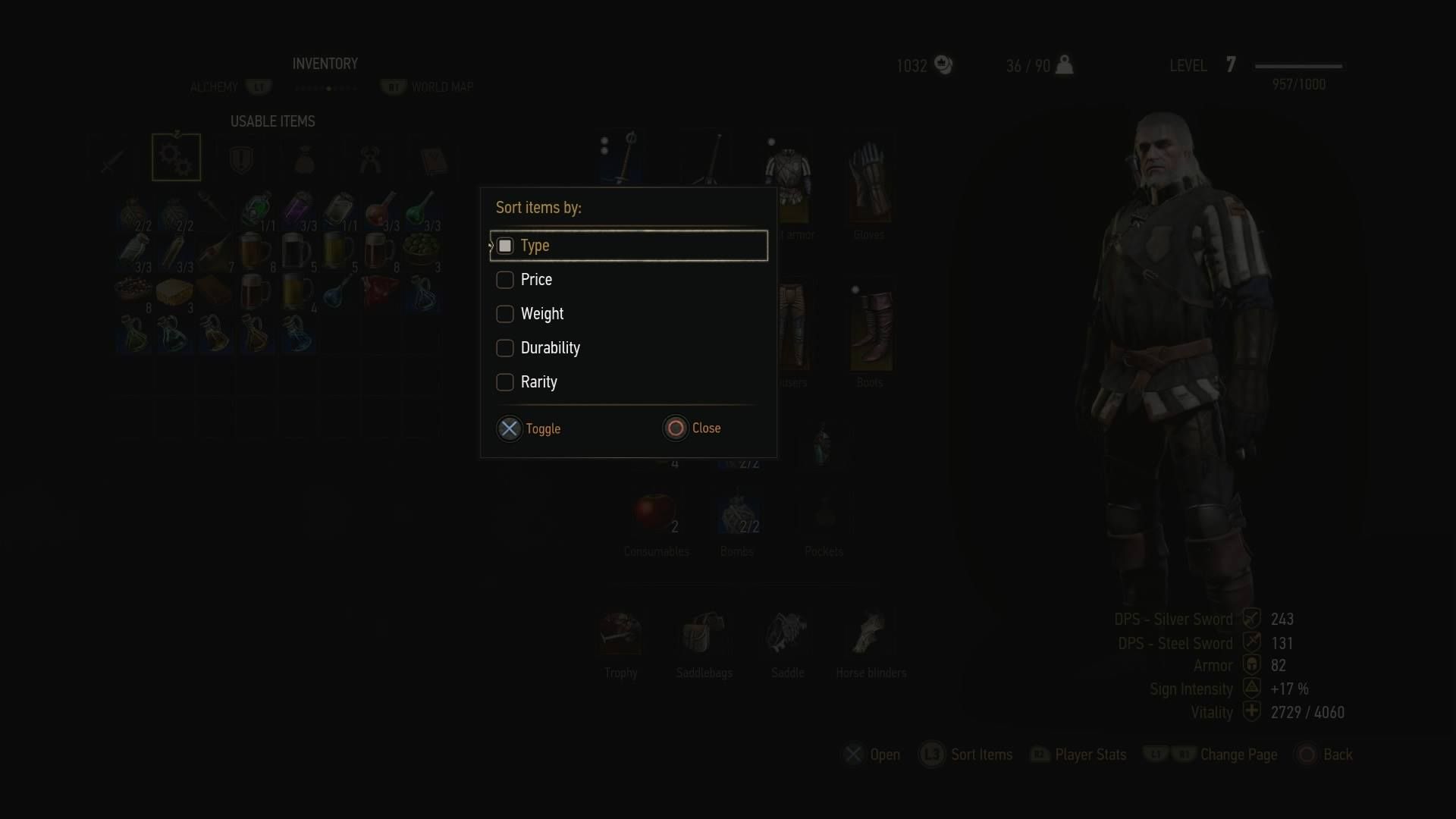Toggle the Weight sort checkbox
Image resolution: width=1456 pixels, height=819 pixels.
click(x=505, y=313)
